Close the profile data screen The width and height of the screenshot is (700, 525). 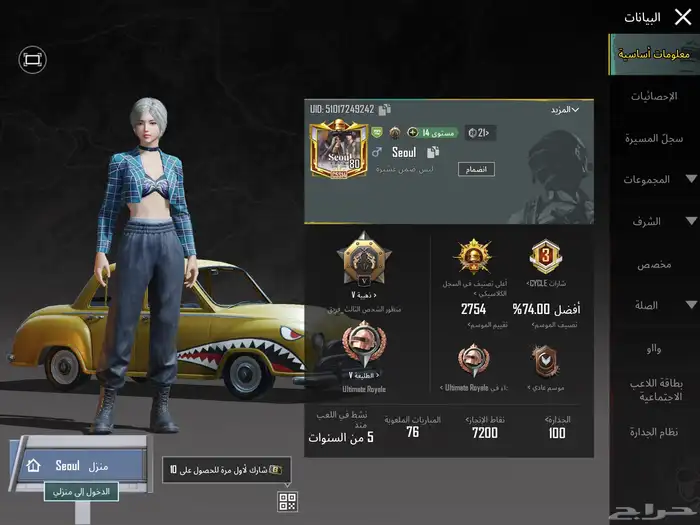tap(682, 17)
